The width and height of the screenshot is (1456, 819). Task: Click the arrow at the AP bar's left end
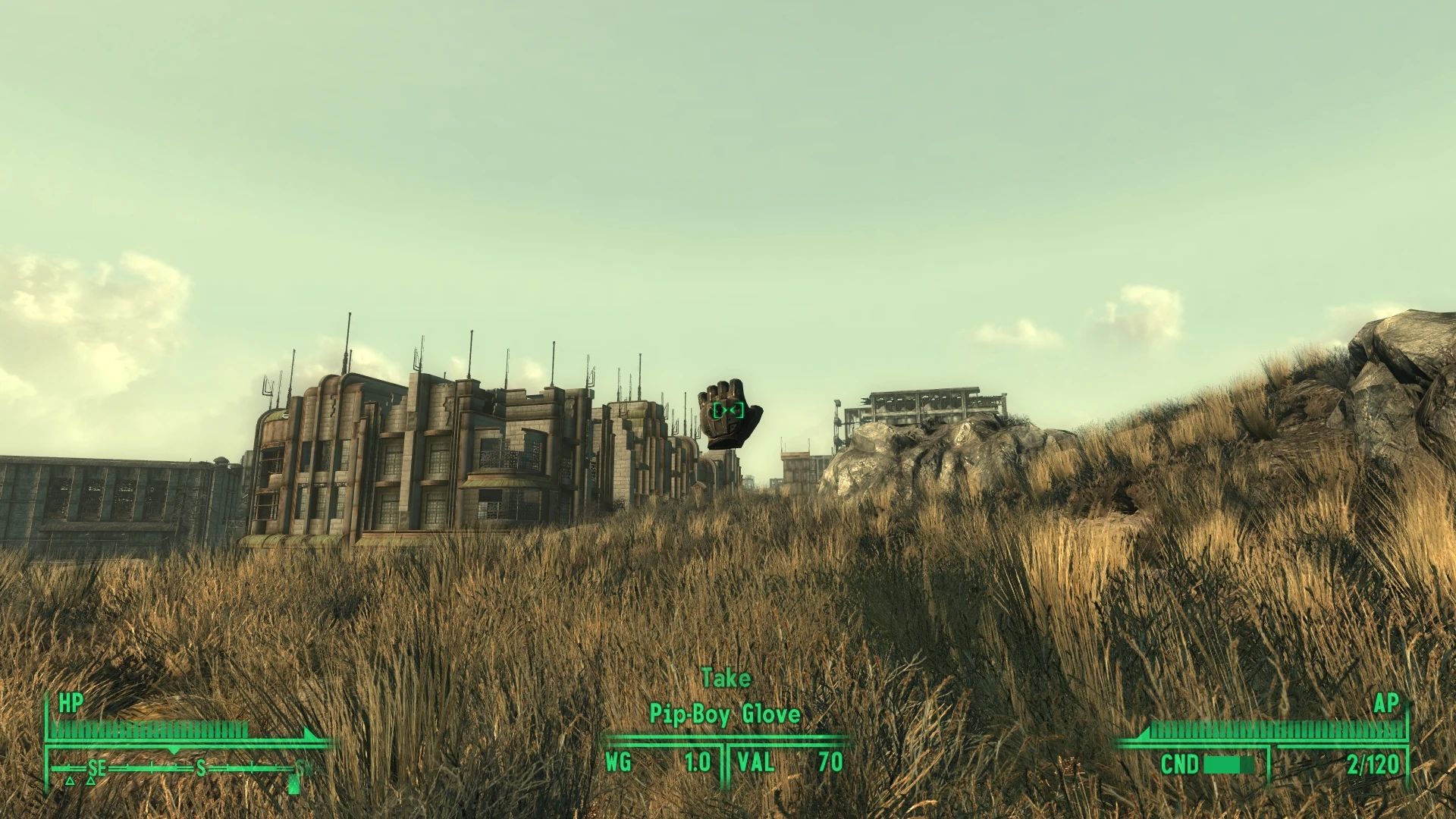1143,733
